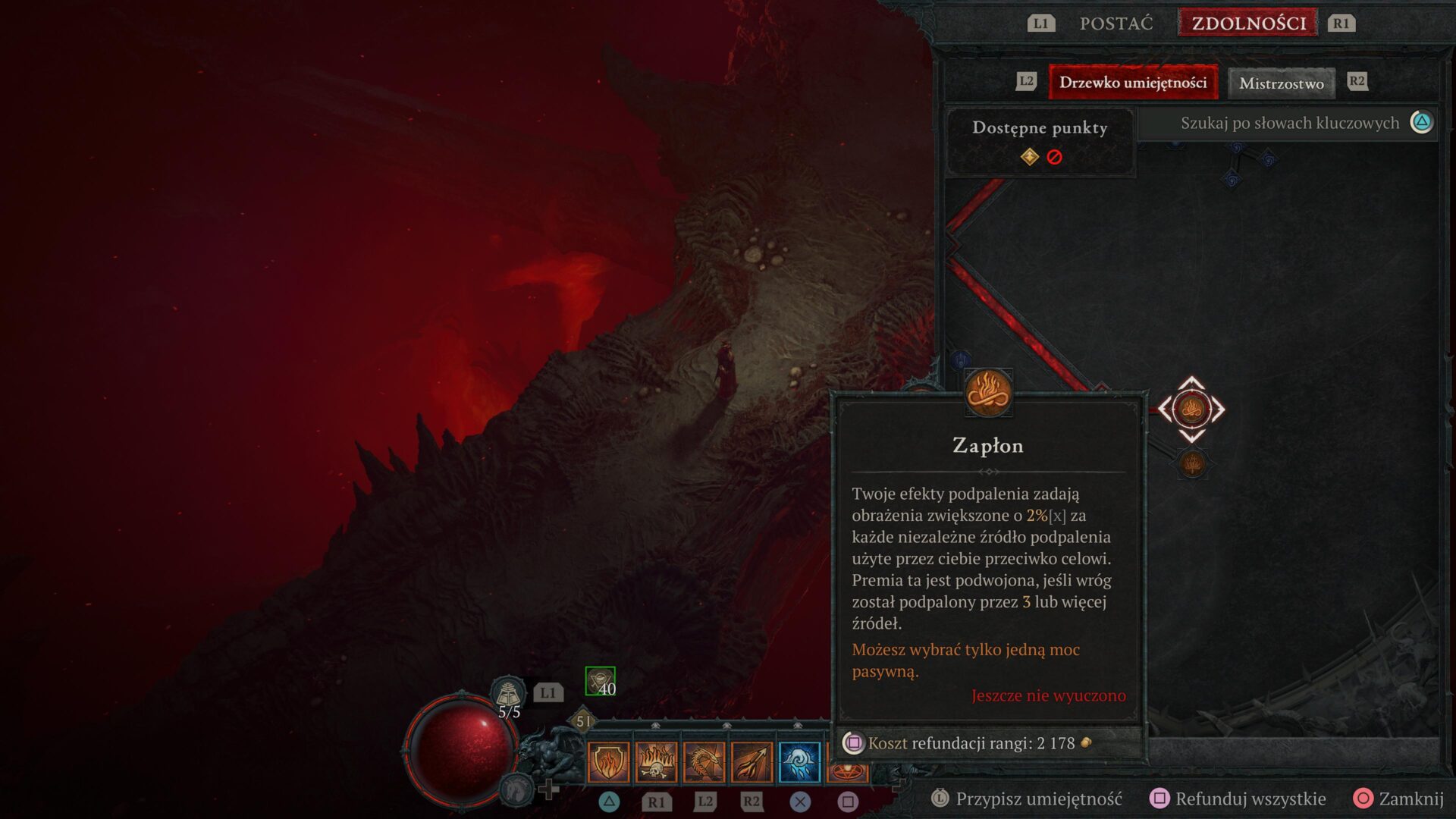Click the golden skill point indicator
This screenshot has height=819, width=1456.
pos(1029,158)
